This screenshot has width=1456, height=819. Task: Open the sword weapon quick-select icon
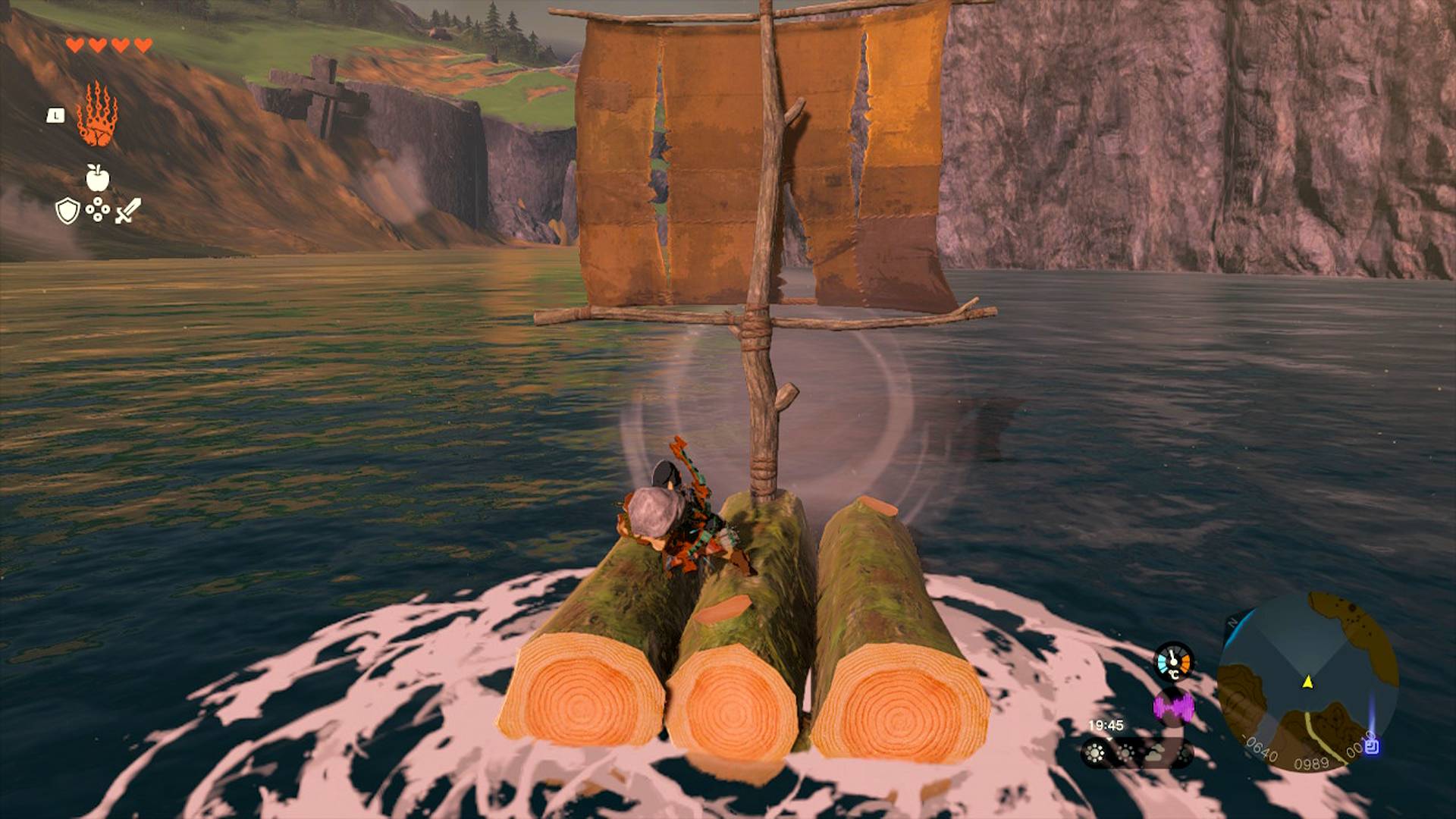point(127,211)
